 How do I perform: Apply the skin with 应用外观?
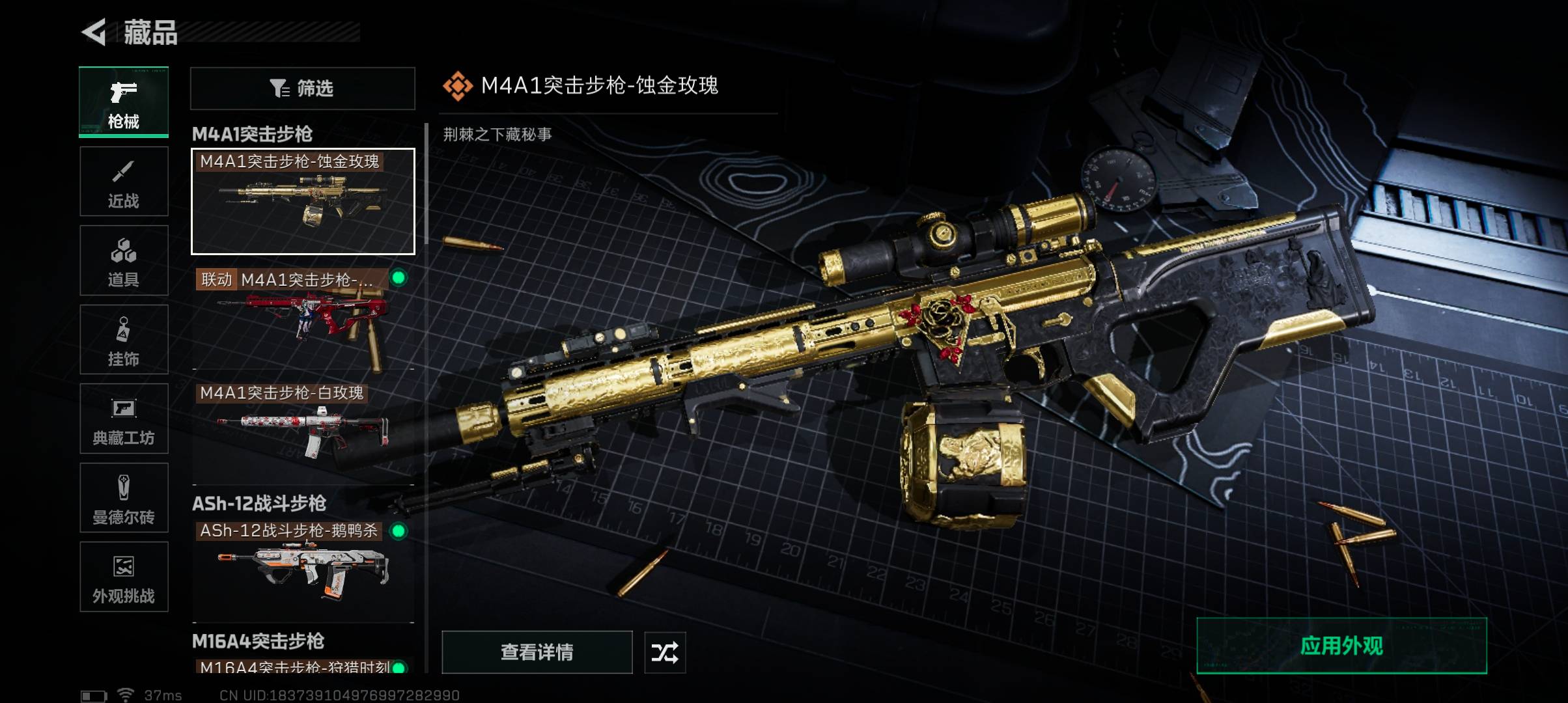pos(1341,646)
